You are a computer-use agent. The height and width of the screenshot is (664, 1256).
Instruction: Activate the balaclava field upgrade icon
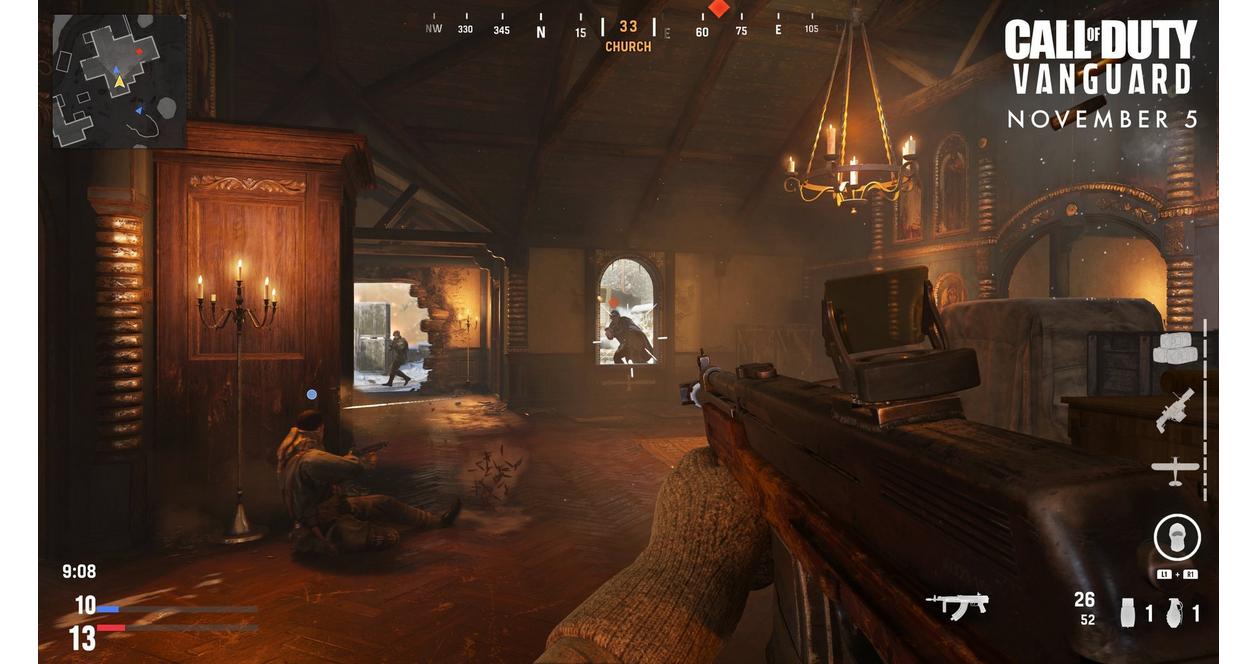point(1177,538)
